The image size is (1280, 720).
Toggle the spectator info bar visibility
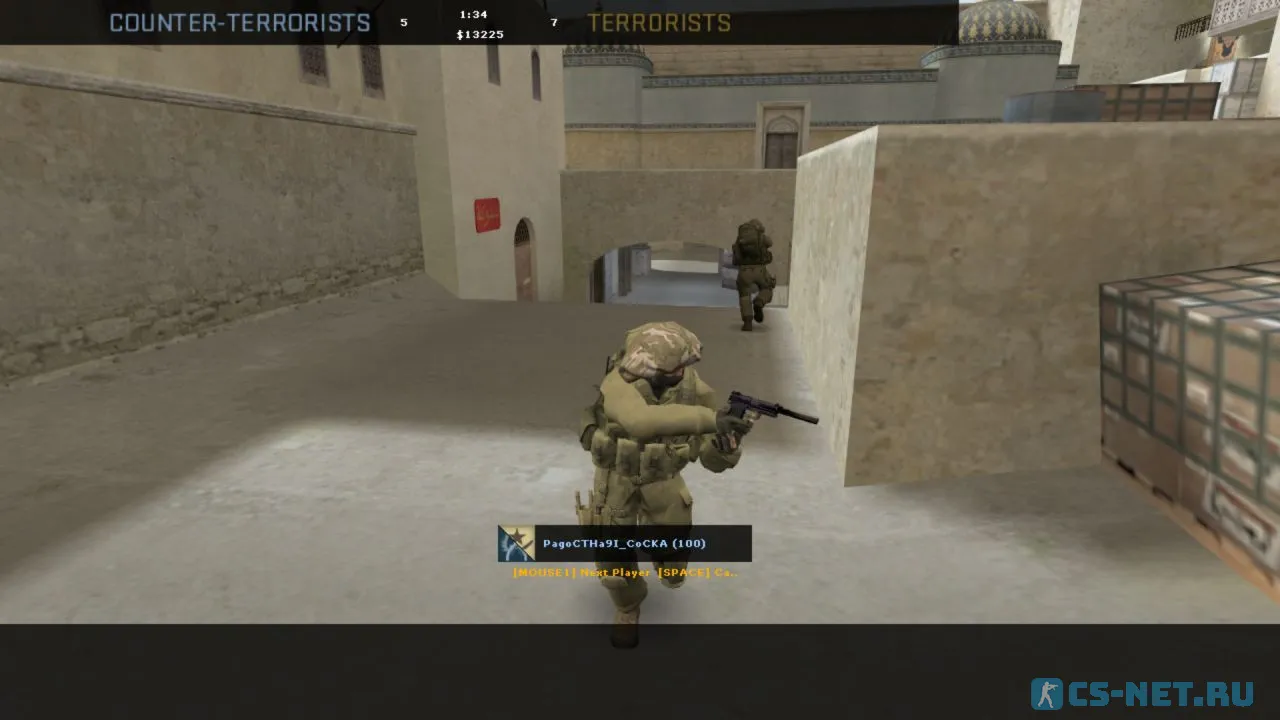pos(625,544)
